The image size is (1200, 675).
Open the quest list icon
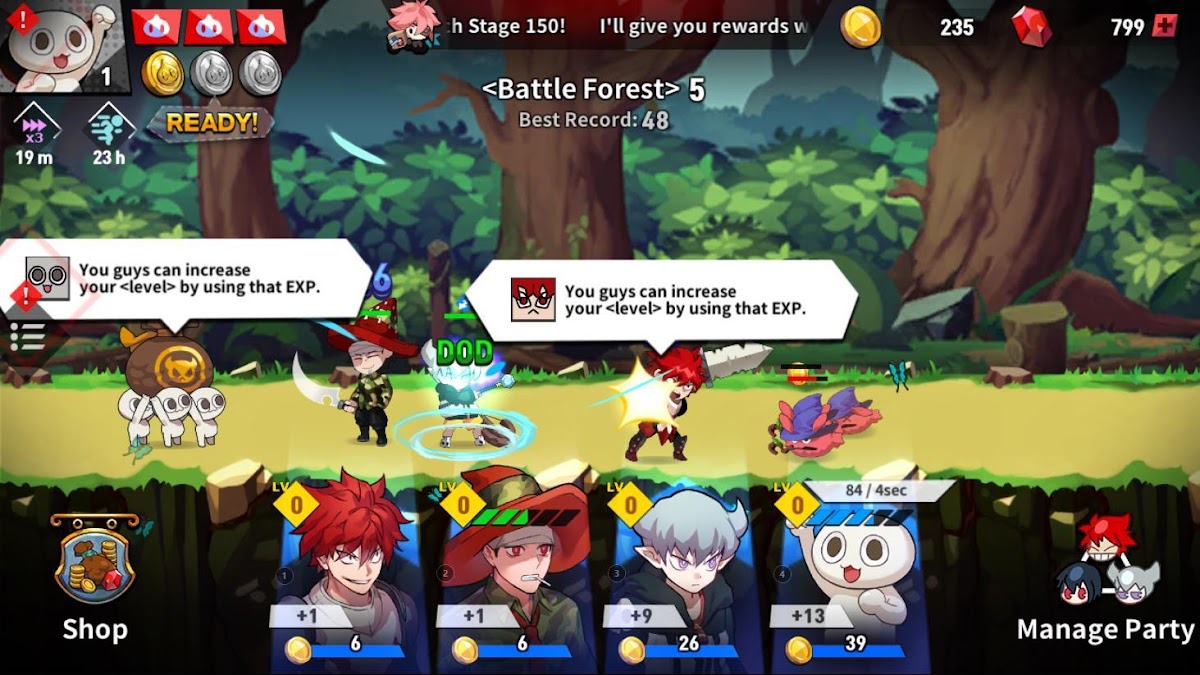27,336
